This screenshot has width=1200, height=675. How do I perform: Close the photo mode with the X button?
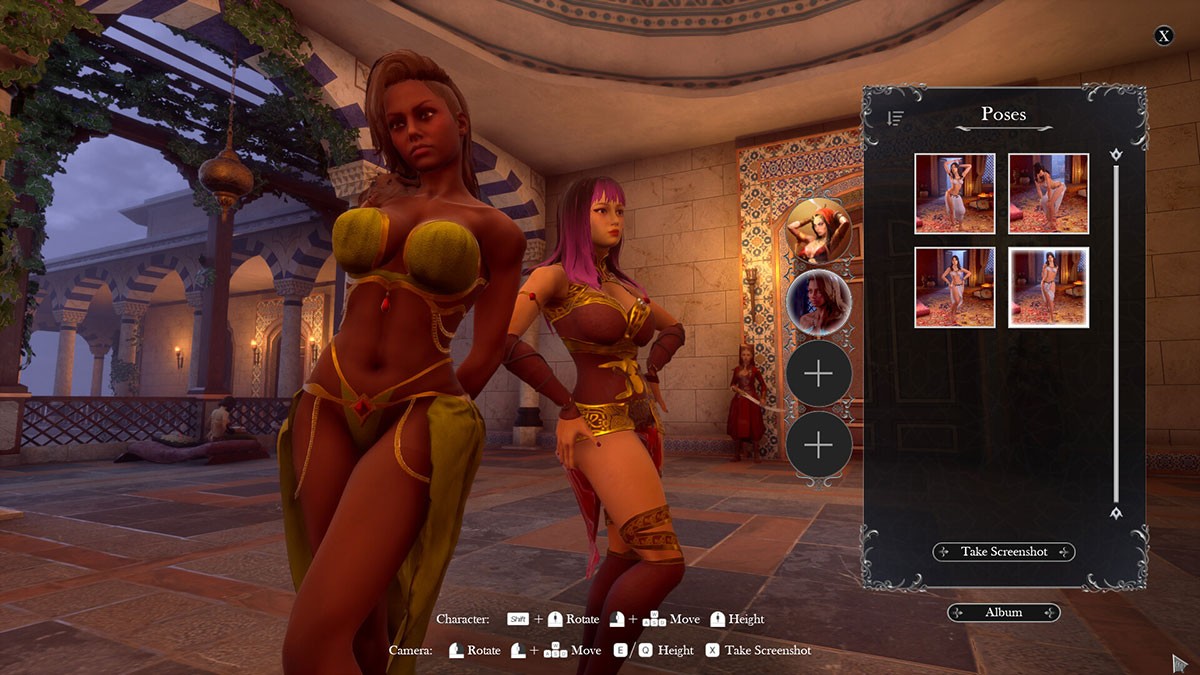1164,36
